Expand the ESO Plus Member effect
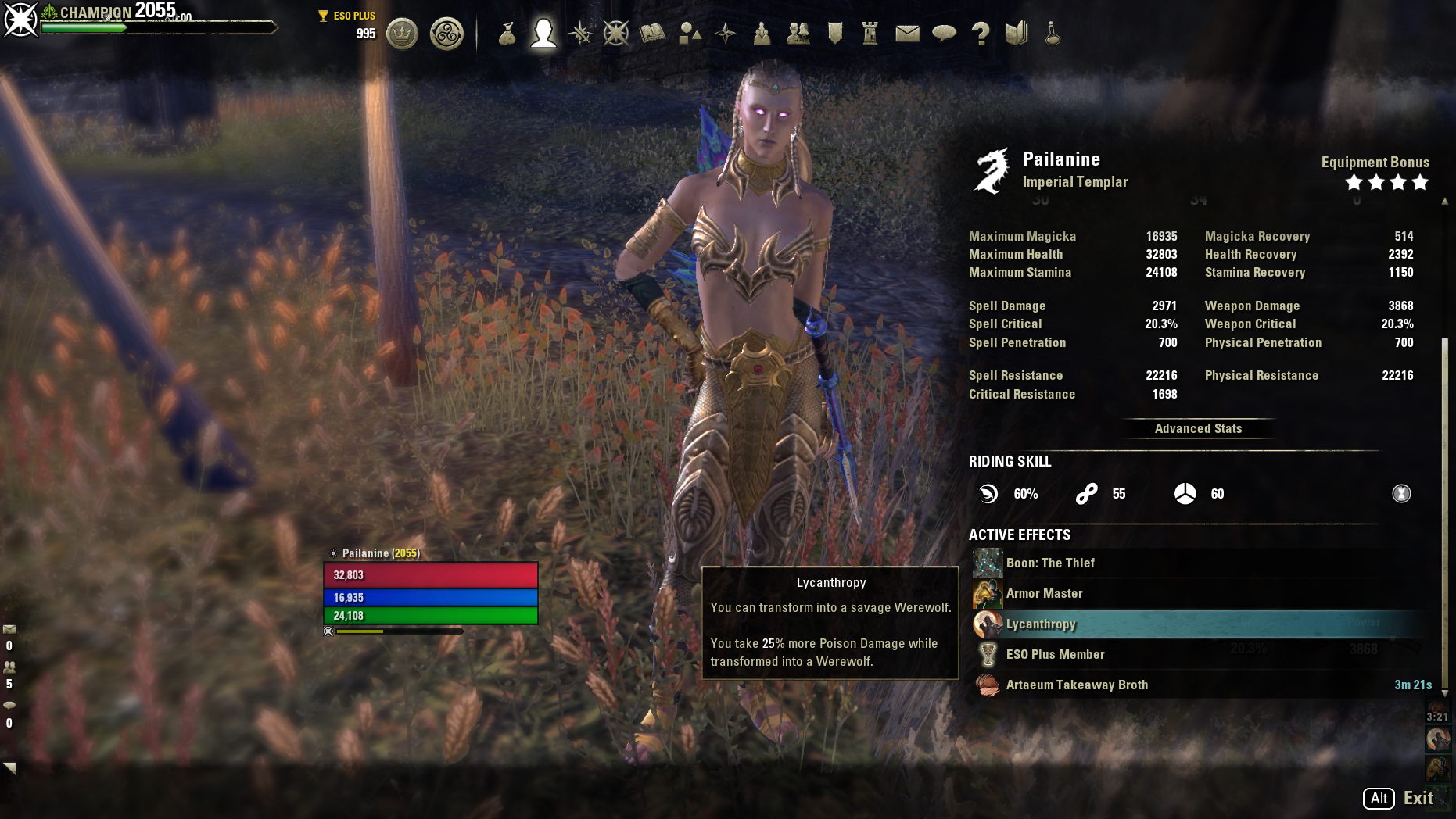This screenshot has height=819, width=1456. pyautogui.click(x=1056, y=654)
